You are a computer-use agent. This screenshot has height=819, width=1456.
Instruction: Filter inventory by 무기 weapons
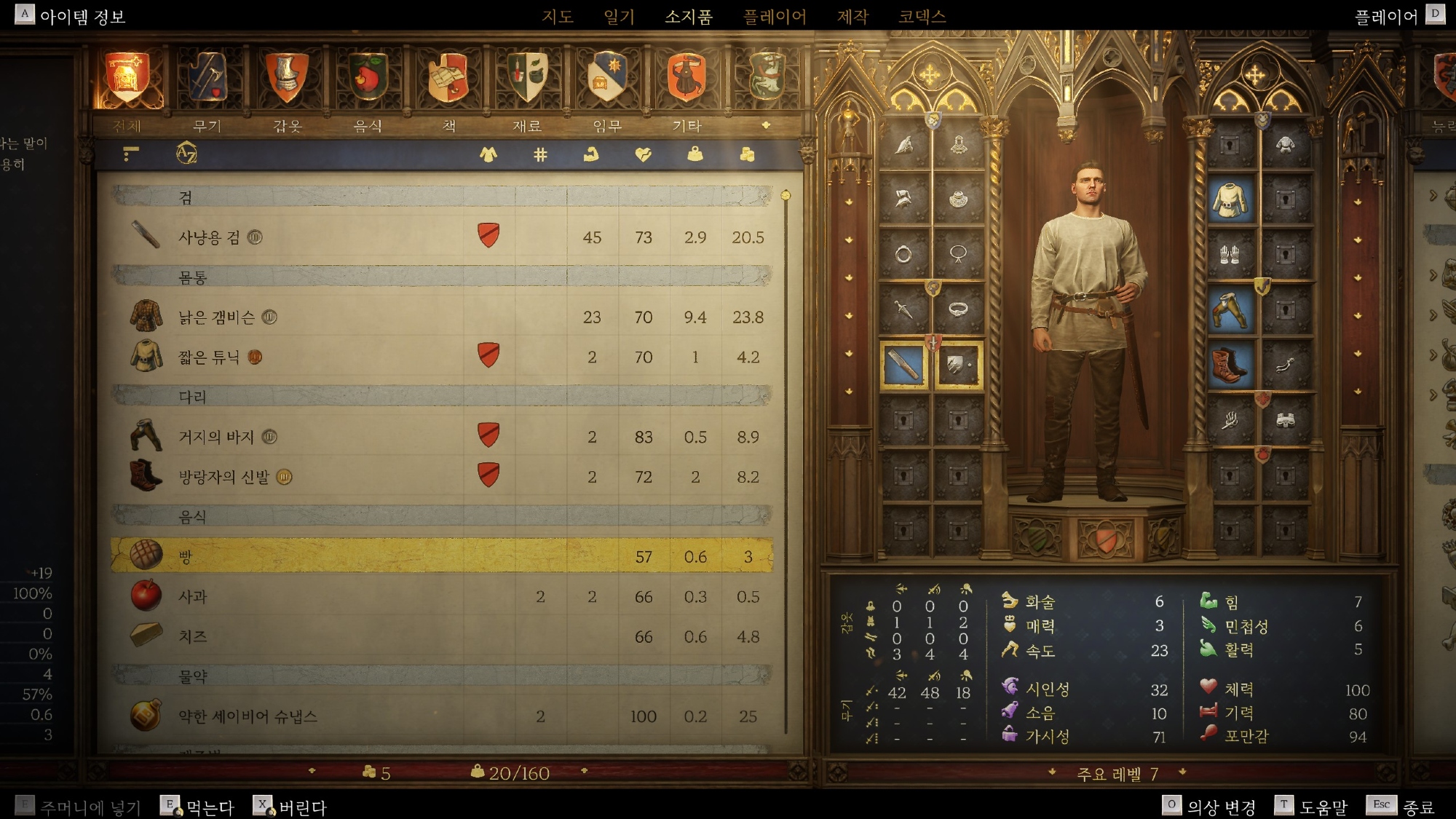tap(207, 79)
